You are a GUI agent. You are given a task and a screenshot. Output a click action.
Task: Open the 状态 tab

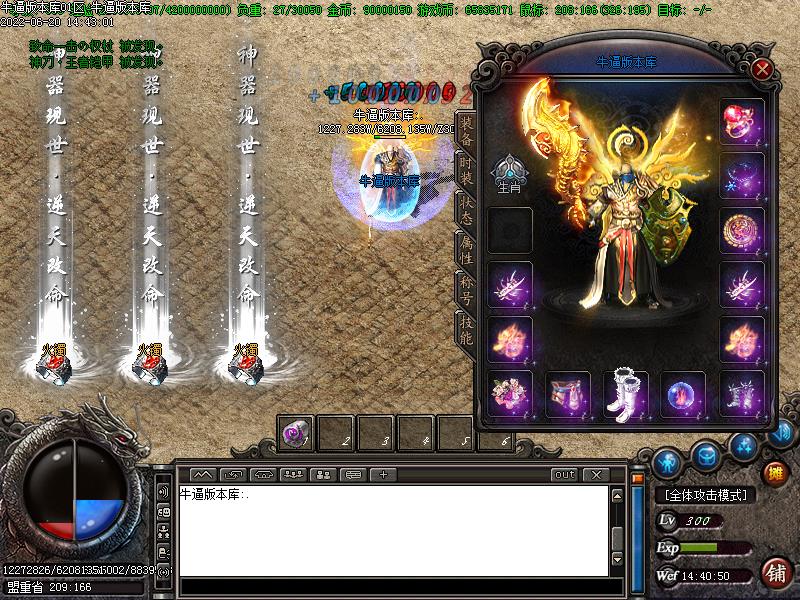click(466, 207)
